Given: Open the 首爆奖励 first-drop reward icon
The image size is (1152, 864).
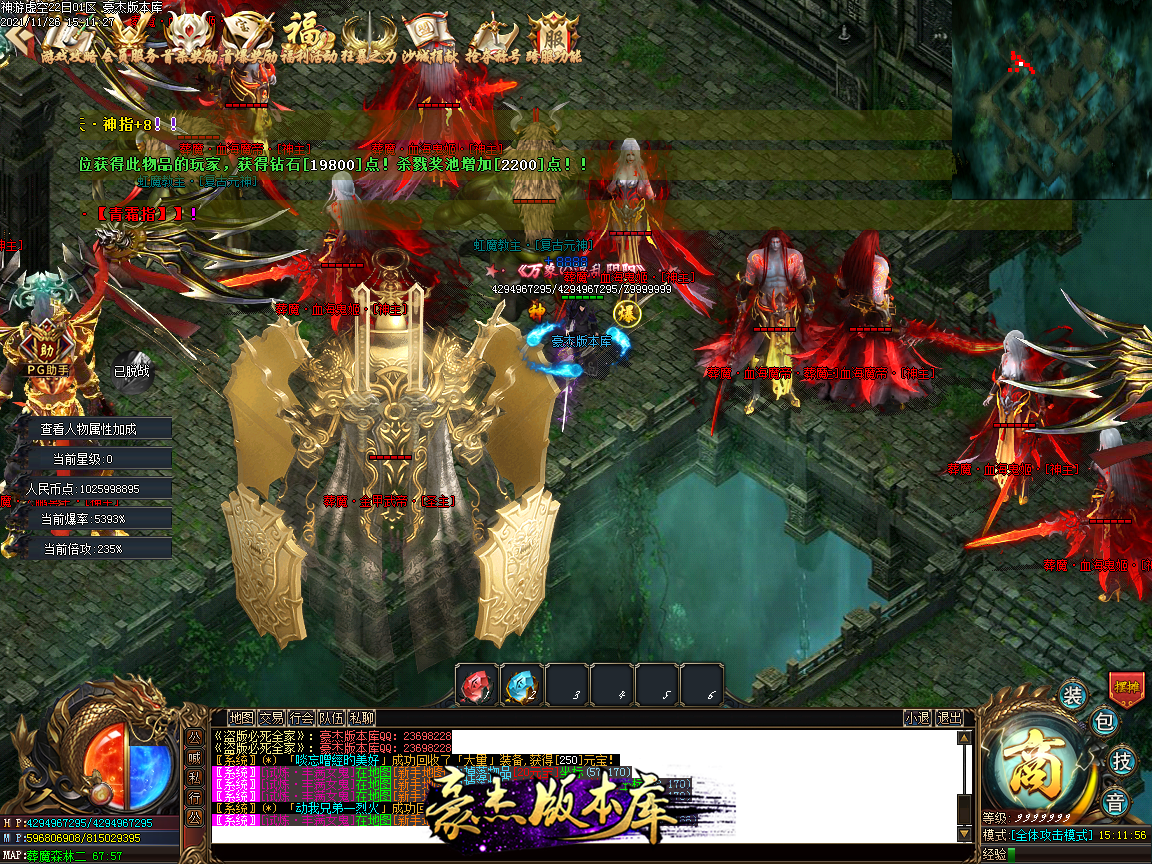Looking at the screenshot, I should tap(248, 36).
